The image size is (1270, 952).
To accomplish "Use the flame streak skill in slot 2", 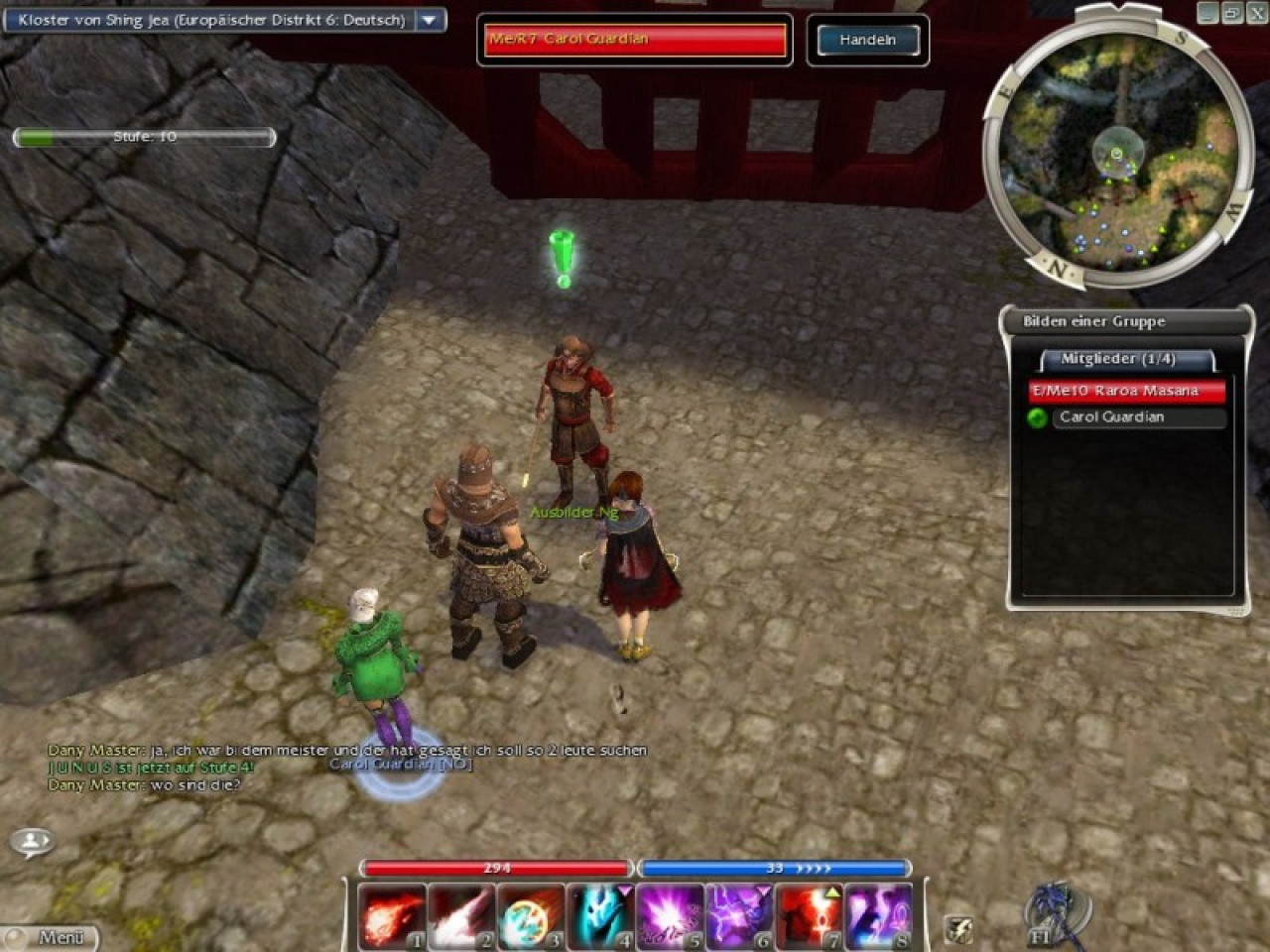I will 461,914.
